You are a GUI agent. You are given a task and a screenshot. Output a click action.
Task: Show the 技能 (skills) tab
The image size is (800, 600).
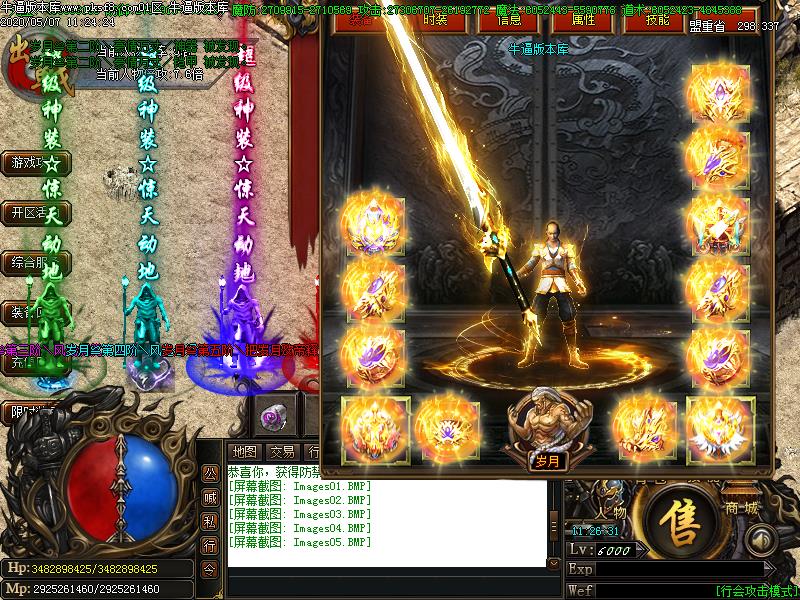(658, 20)
